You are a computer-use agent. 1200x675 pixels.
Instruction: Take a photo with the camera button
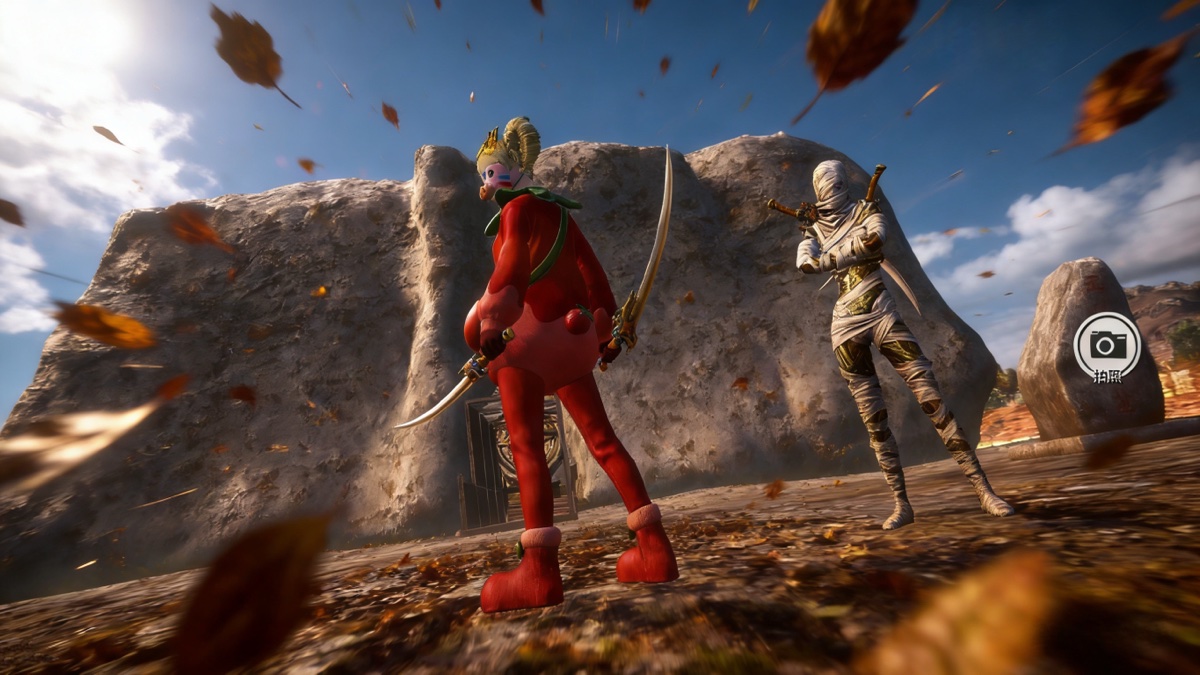[1107, 346]
